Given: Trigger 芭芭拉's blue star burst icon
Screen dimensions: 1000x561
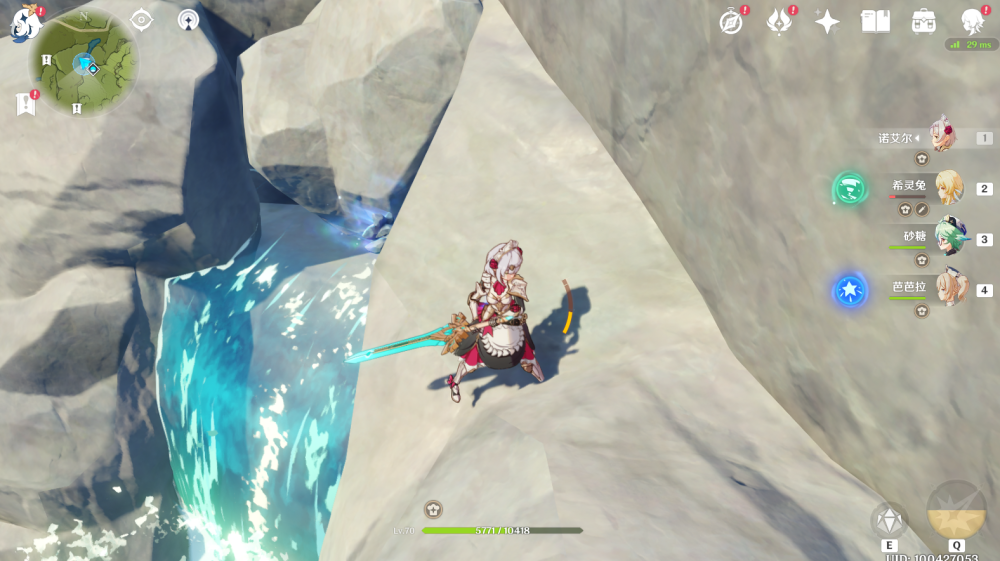Looking at the screenshot, I should click(x=850, y=291).
